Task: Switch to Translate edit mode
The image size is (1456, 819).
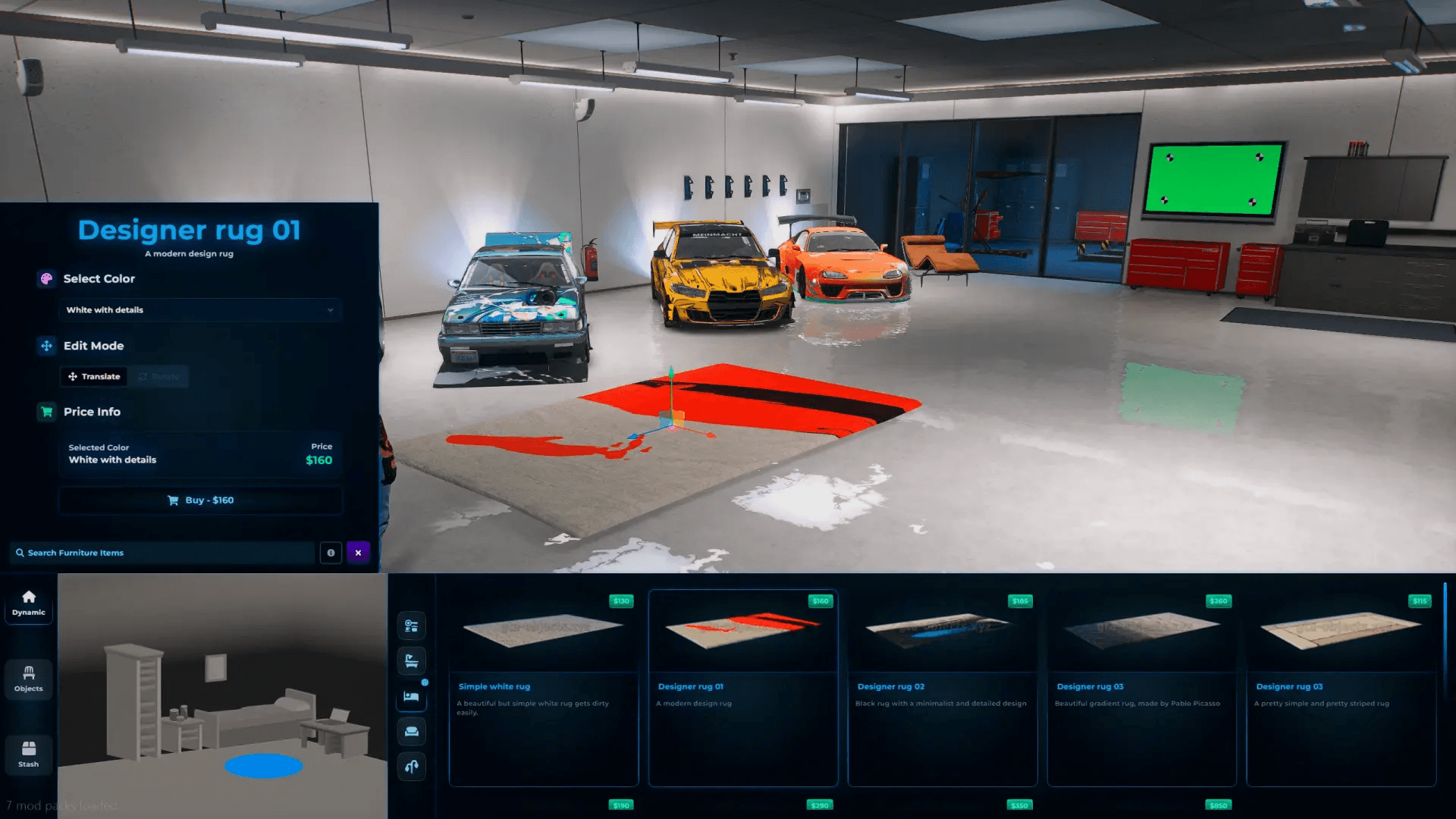Action: [93, 376]
